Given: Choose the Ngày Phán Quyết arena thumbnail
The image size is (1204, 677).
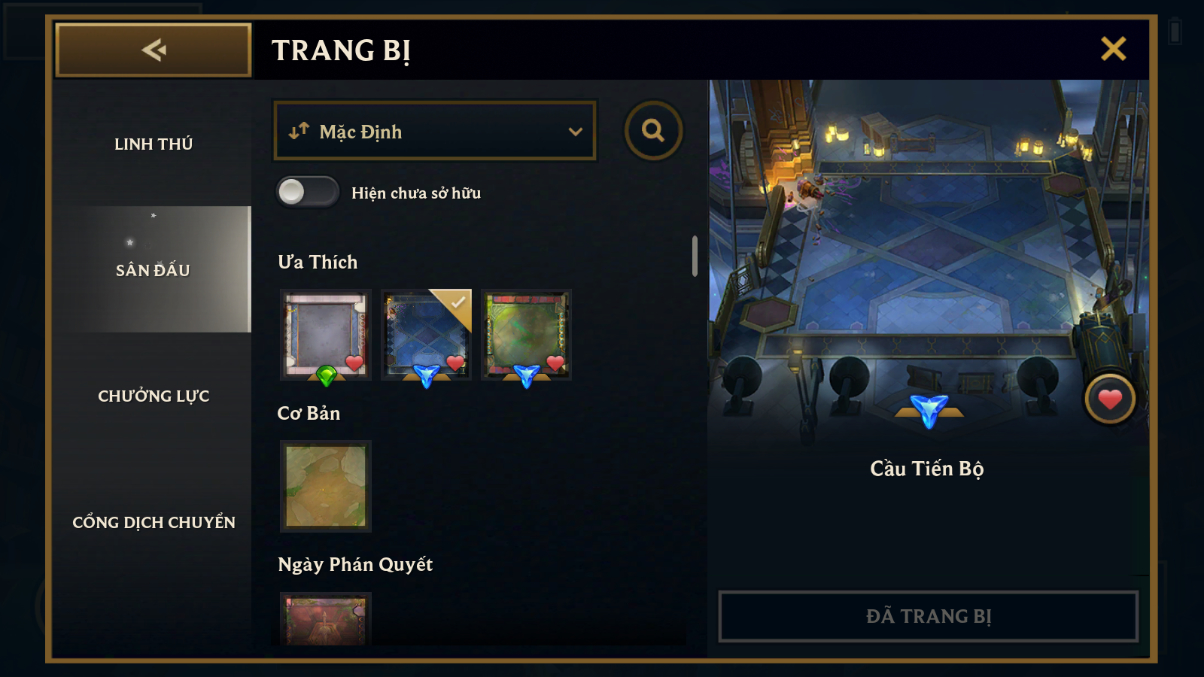Looking at the screenshot, I should click(x=325, y=620).
